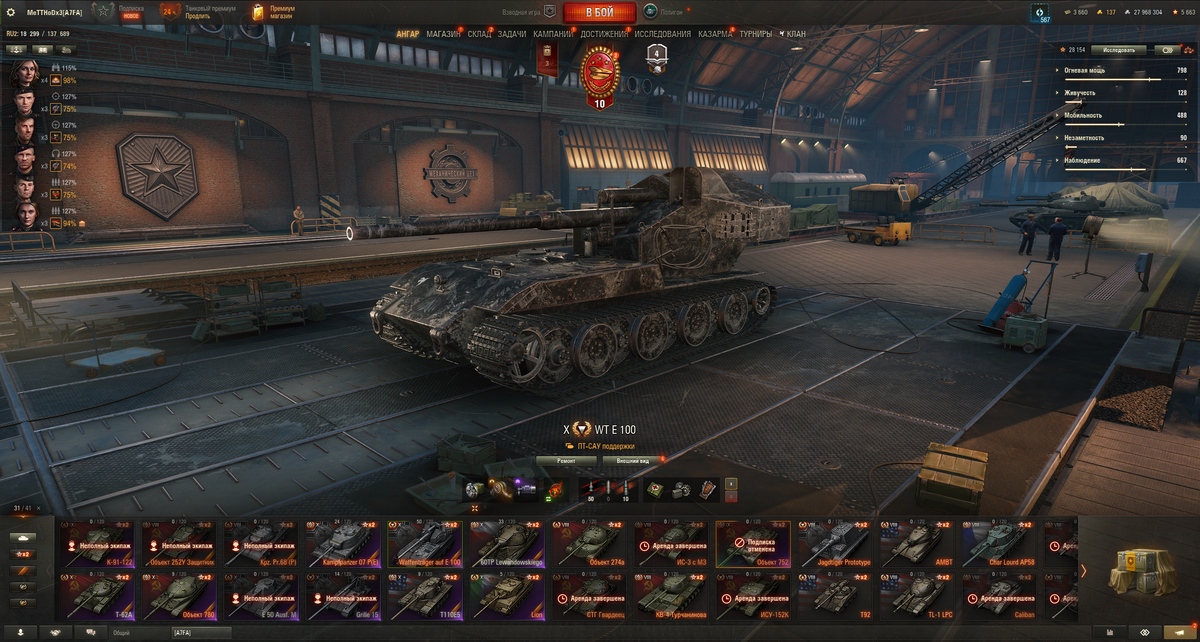Image resolution: width=1200 pixels, height=642 pixels.
Task: Open the ИССЛЕДОВАНИЯ research tab
Action: (x=662, y=34)
